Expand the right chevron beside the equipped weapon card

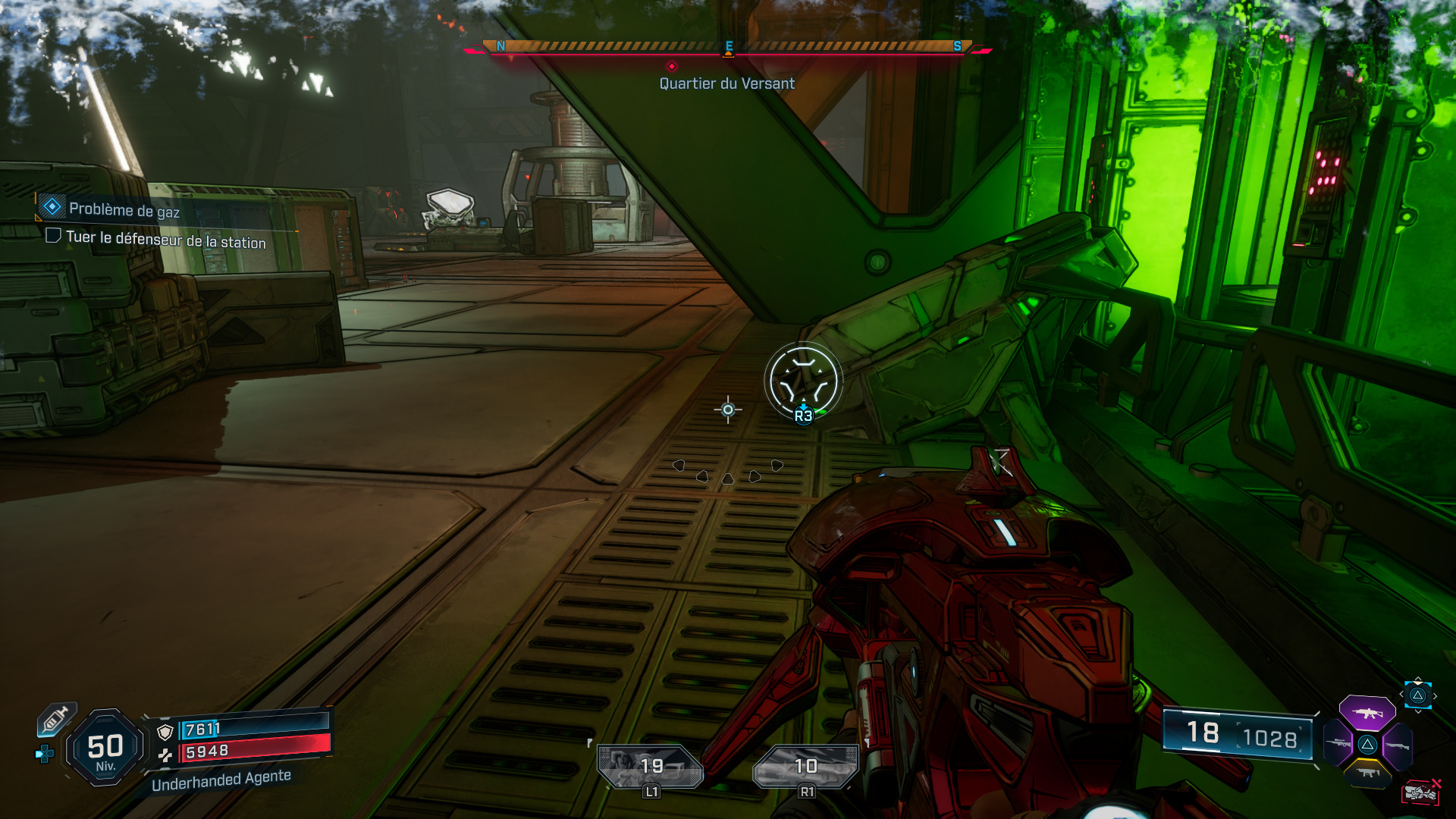tap(1436, 696)
